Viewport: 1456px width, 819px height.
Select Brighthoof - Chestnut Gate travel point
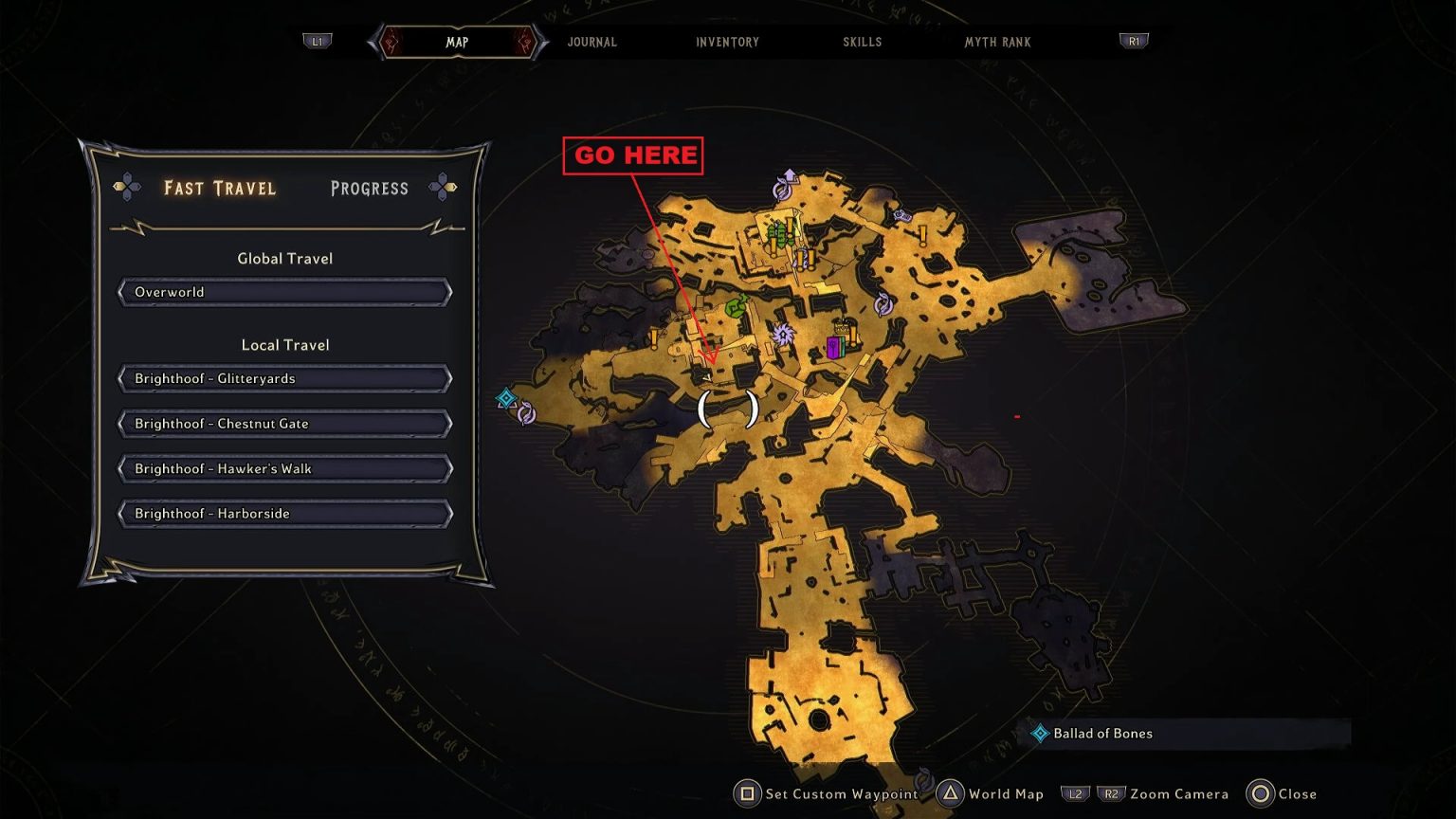pyautogui.click(x=284, y=423)
